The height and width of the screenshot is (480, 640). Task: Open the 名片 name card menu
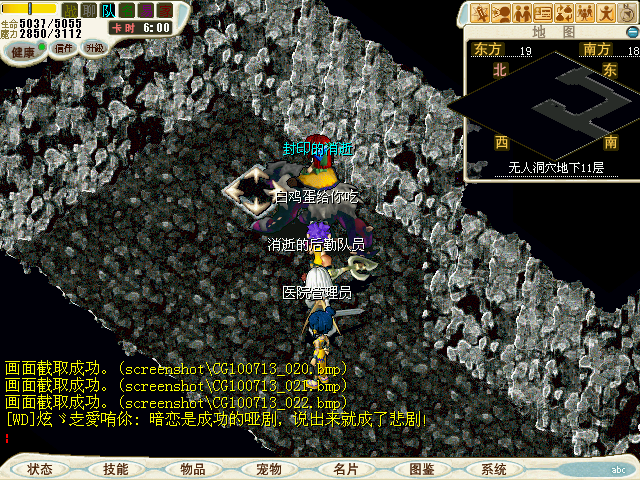tap(345, 468)
